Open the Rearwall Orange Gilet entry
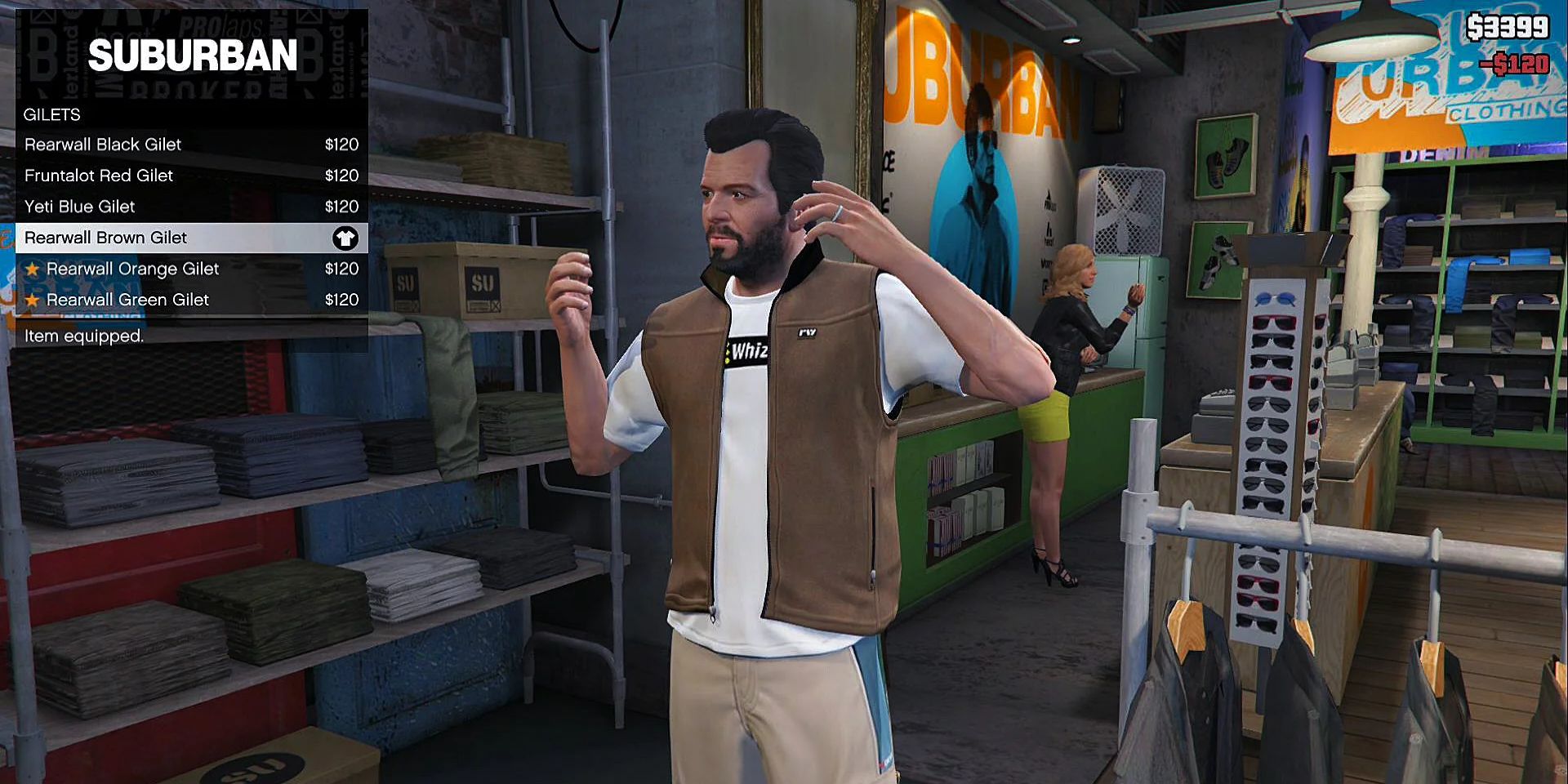The height and width of the screenshot is (784, 1568). point(133,269)
